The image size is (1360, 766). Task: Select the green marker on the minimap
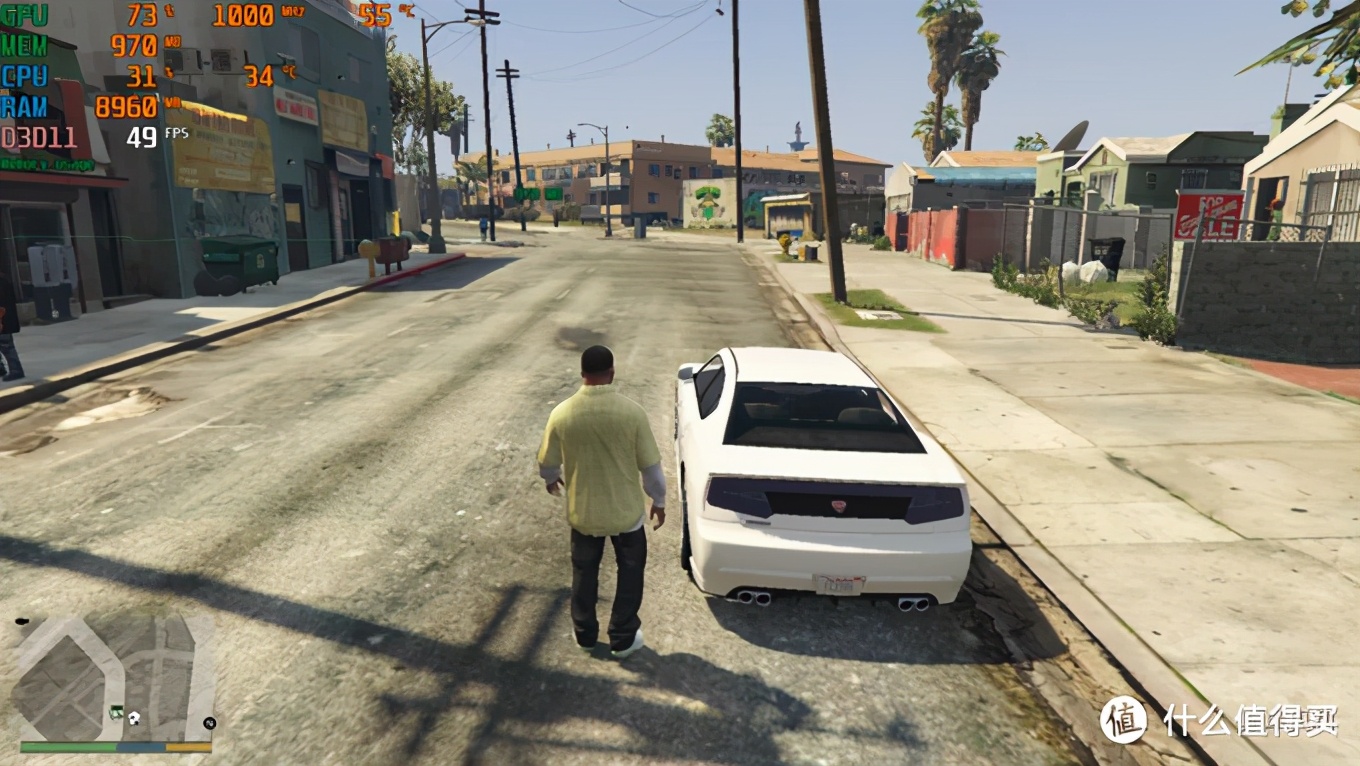point(118,712)
